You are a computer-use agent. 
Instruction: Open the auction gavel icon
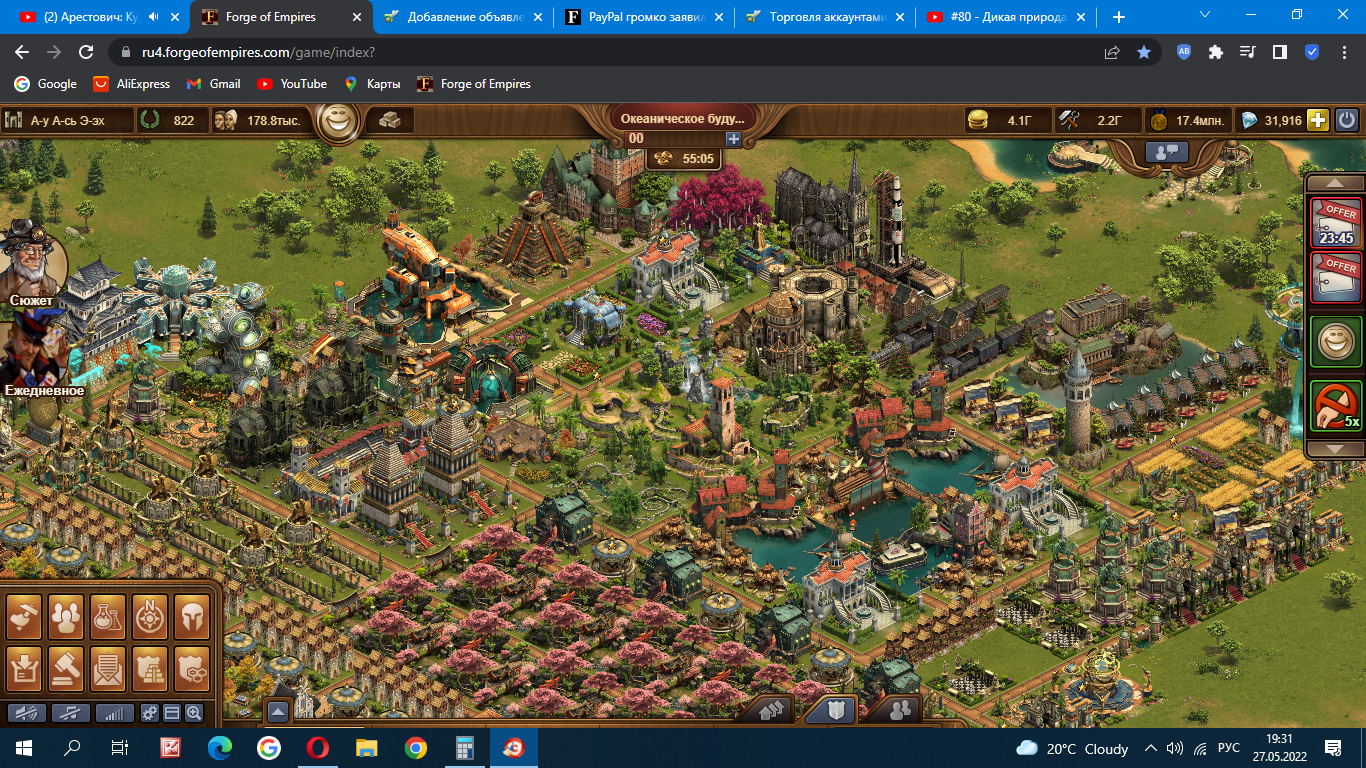(66, 668)
